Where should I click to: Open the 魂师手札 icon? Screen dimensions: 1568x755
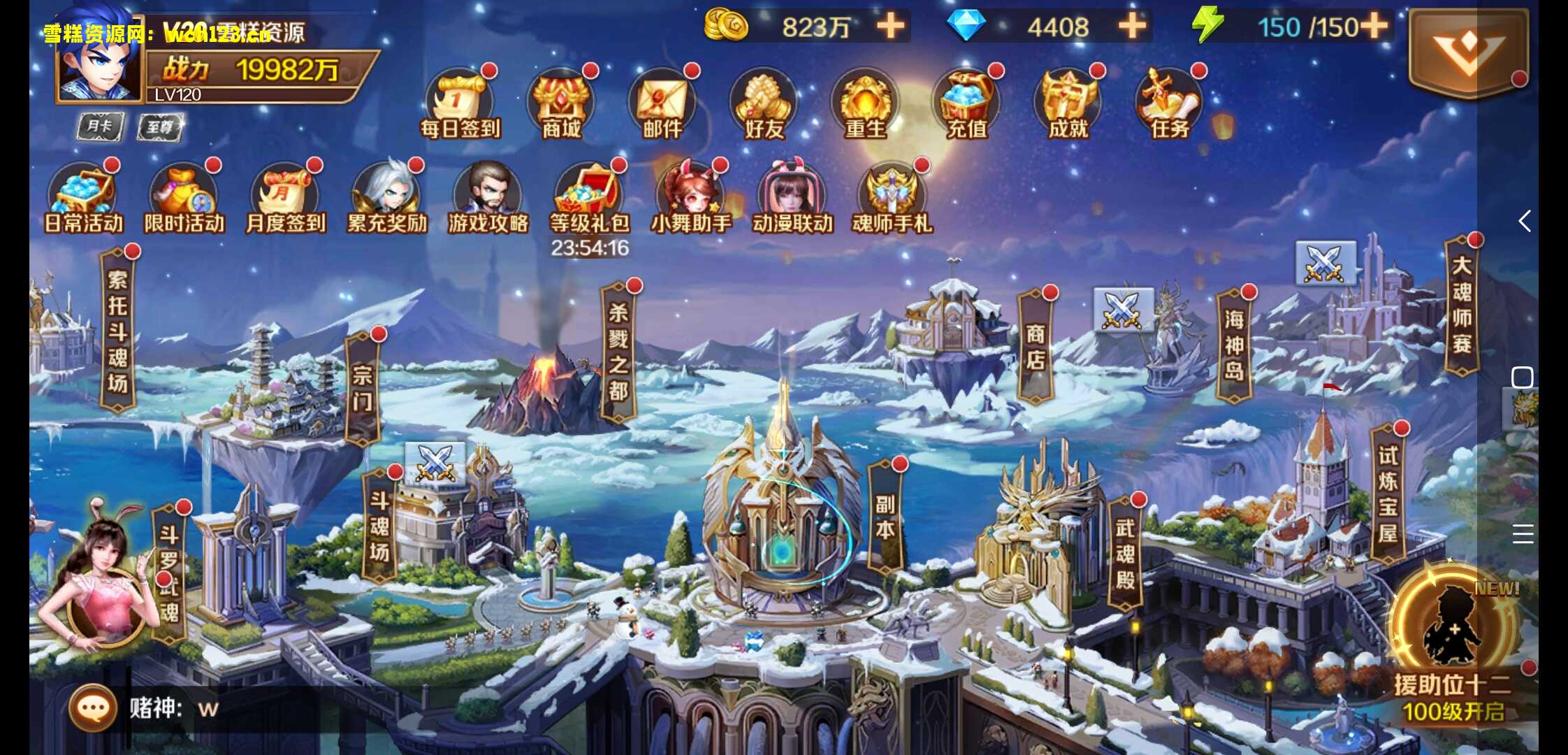click(x=892, y=199)
